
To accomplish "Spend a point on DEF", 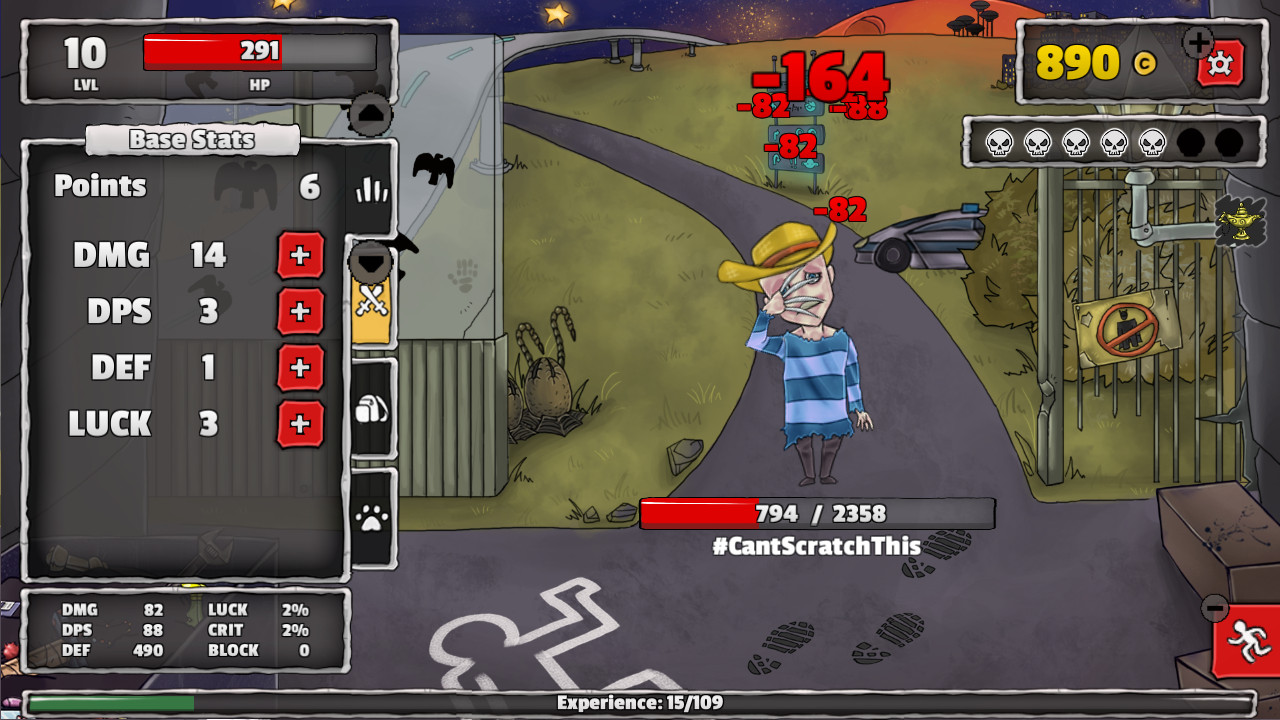I will pyautogui.click(x=299, y=368).
